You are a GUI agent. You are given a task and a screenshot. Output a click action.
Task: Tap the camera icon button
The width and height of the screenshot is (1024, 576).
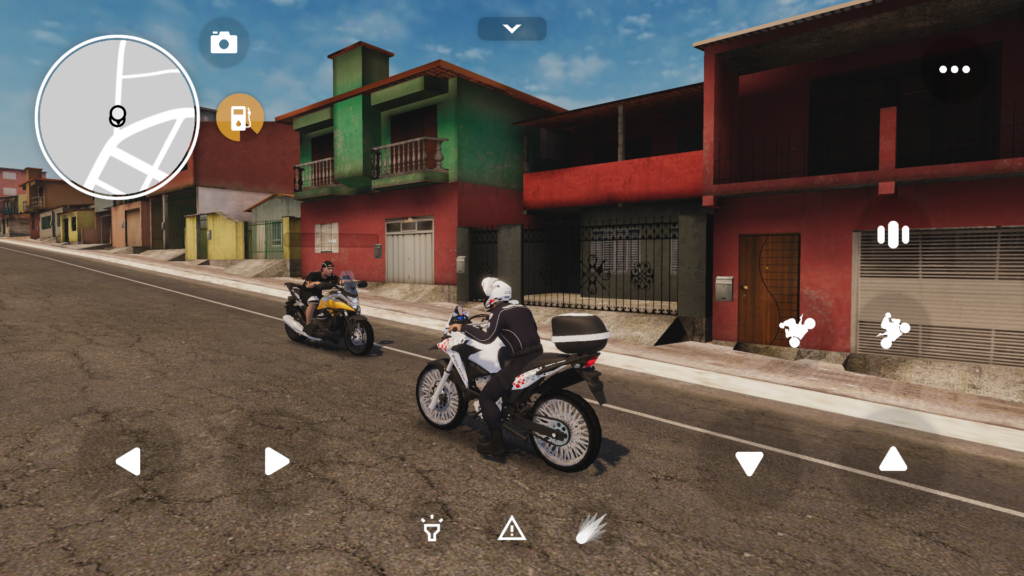(x=224, y=42)
